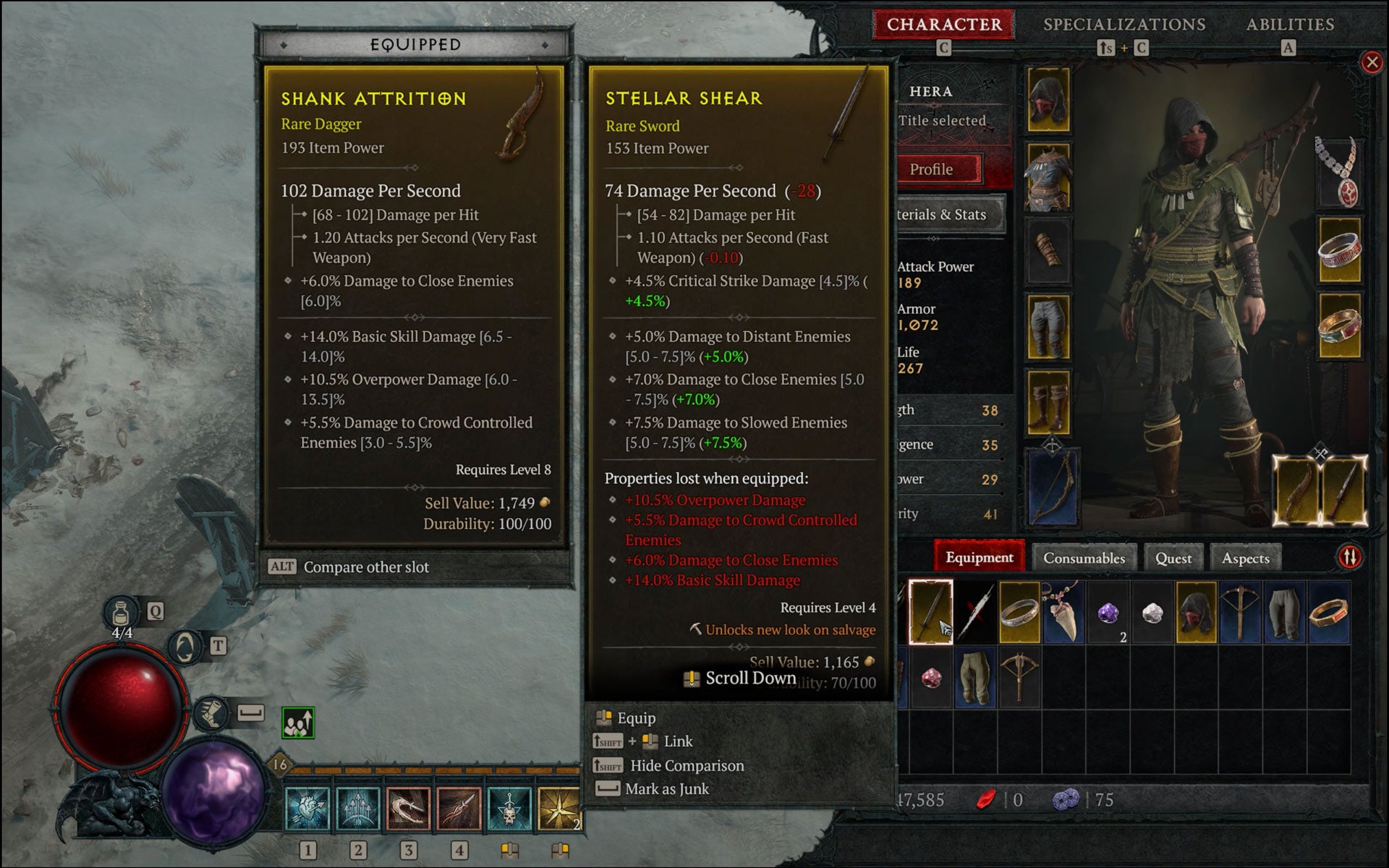The width and height of the screenshot is (1389, 868).
Task: Toggle Hide Comparison on the sword tooltip
Action: click(687, 765)
